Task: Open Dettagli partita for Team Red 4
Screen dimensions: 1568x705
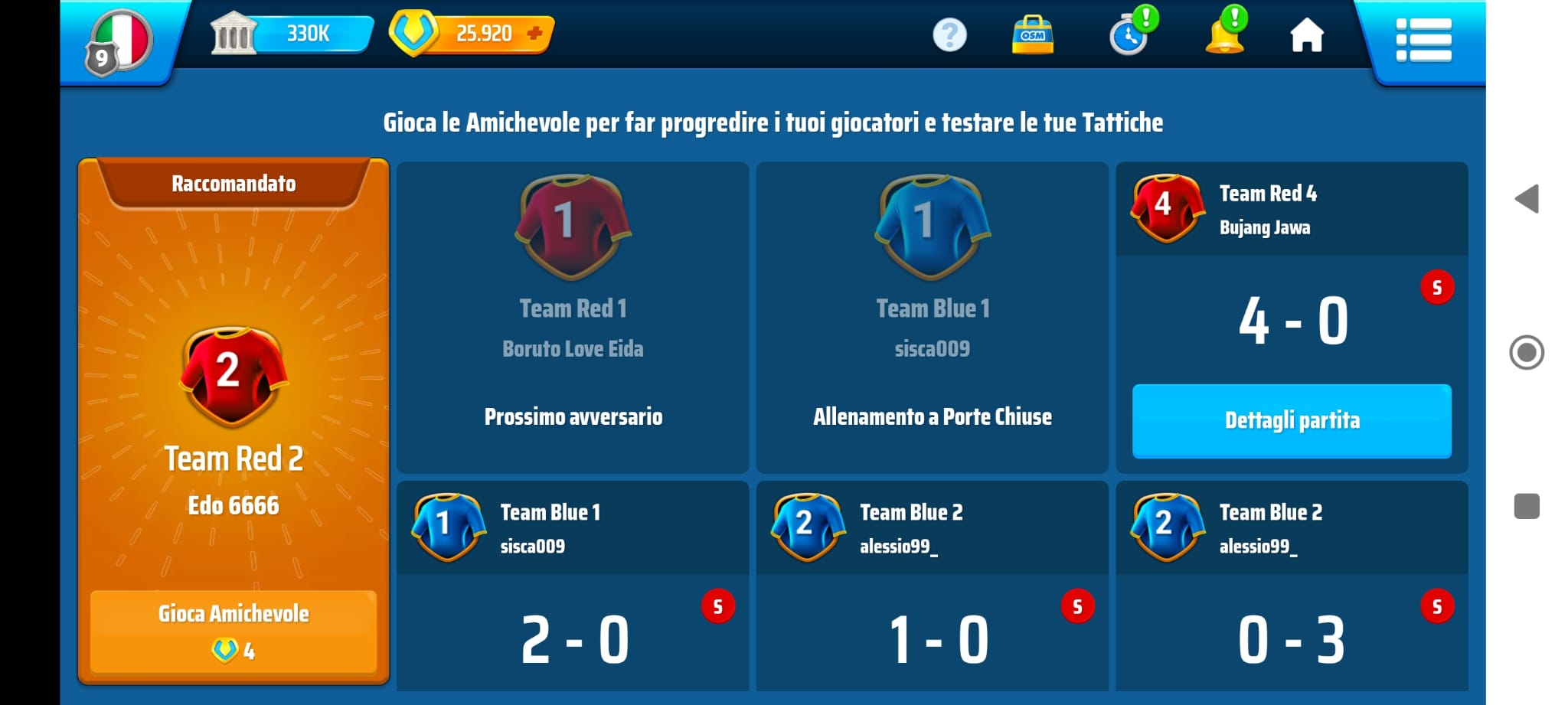Action: pos(1292,421)
